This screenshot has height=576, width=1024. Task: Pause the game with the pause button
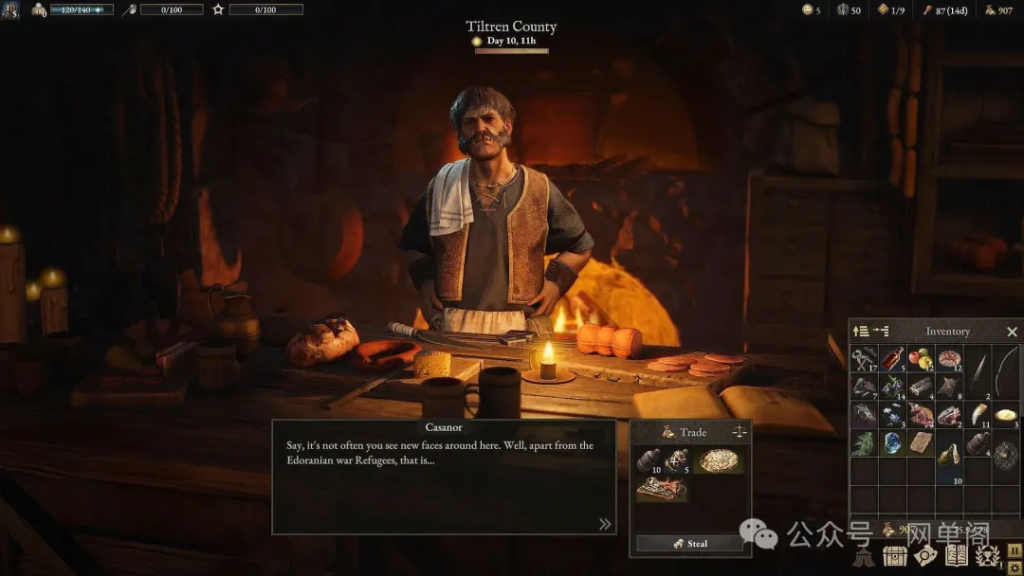[x=1015, y=549]
